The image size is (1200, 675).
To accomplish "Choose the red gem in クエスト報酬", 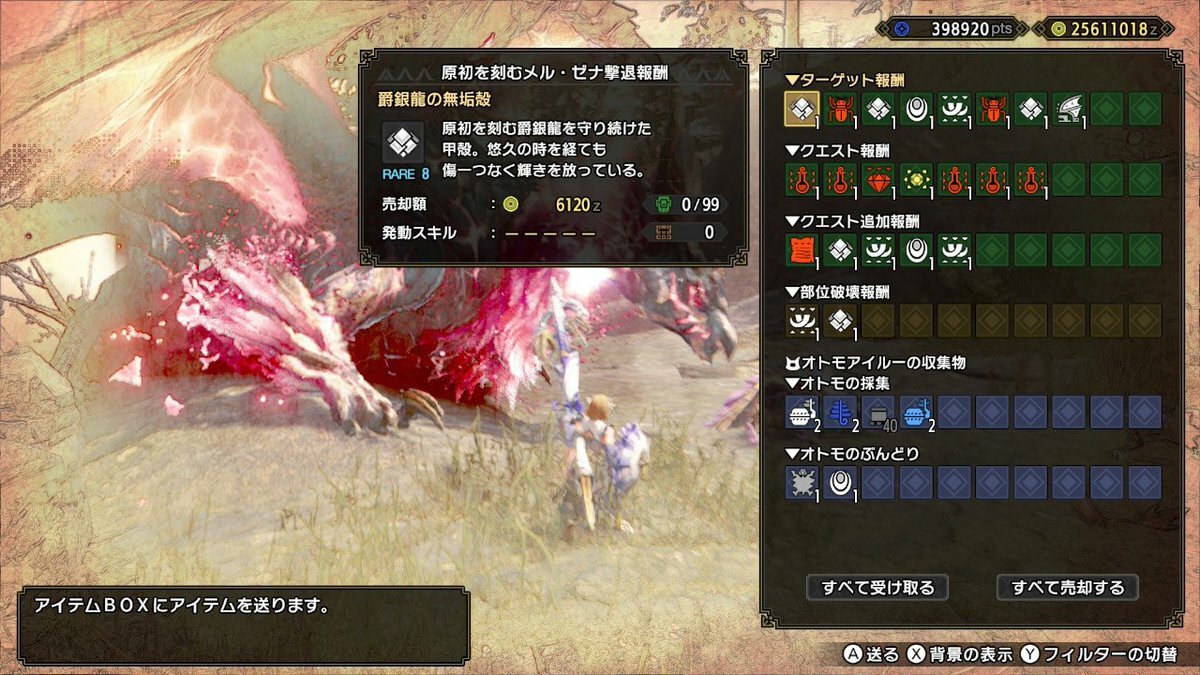I will click(x=878, y=180).
